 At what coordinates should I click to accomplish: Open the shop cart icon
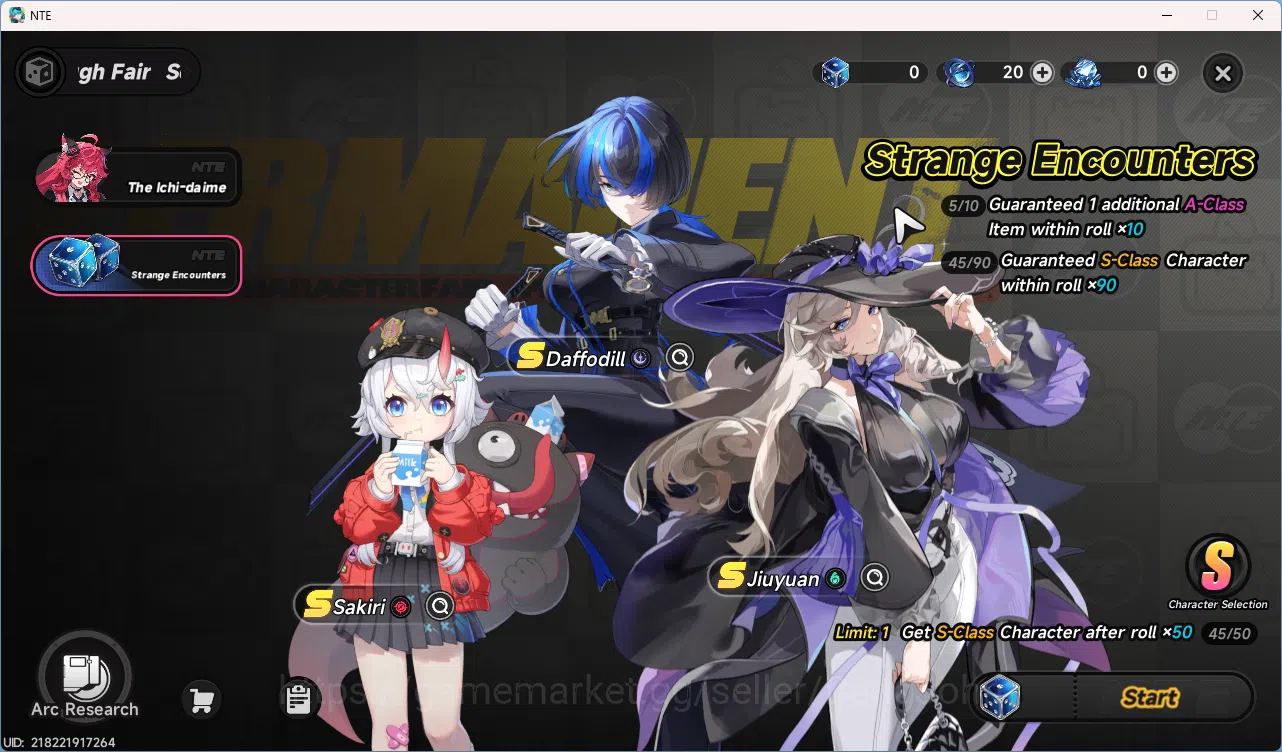tap(200, 700)
